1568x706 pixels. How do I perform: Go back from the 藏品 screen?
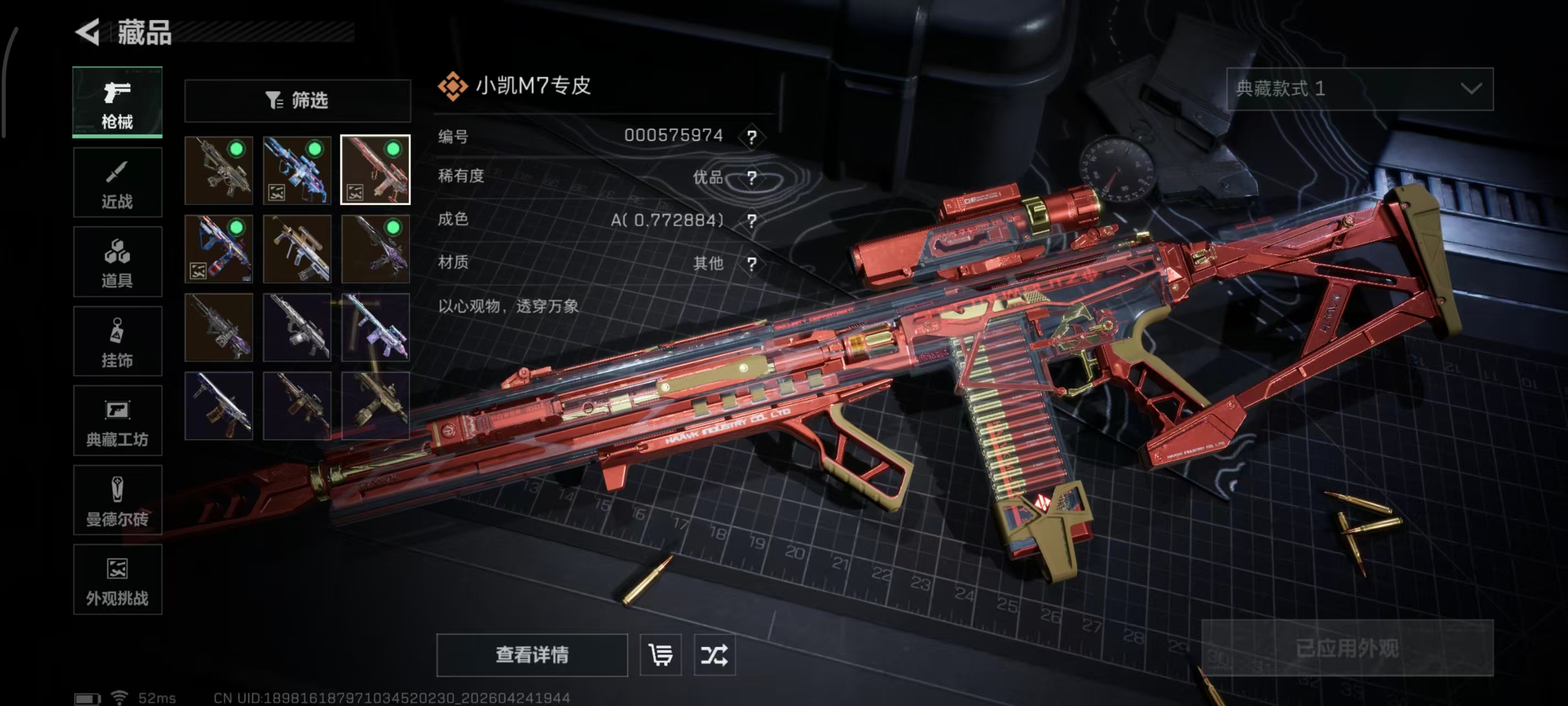tap(88, 33)
